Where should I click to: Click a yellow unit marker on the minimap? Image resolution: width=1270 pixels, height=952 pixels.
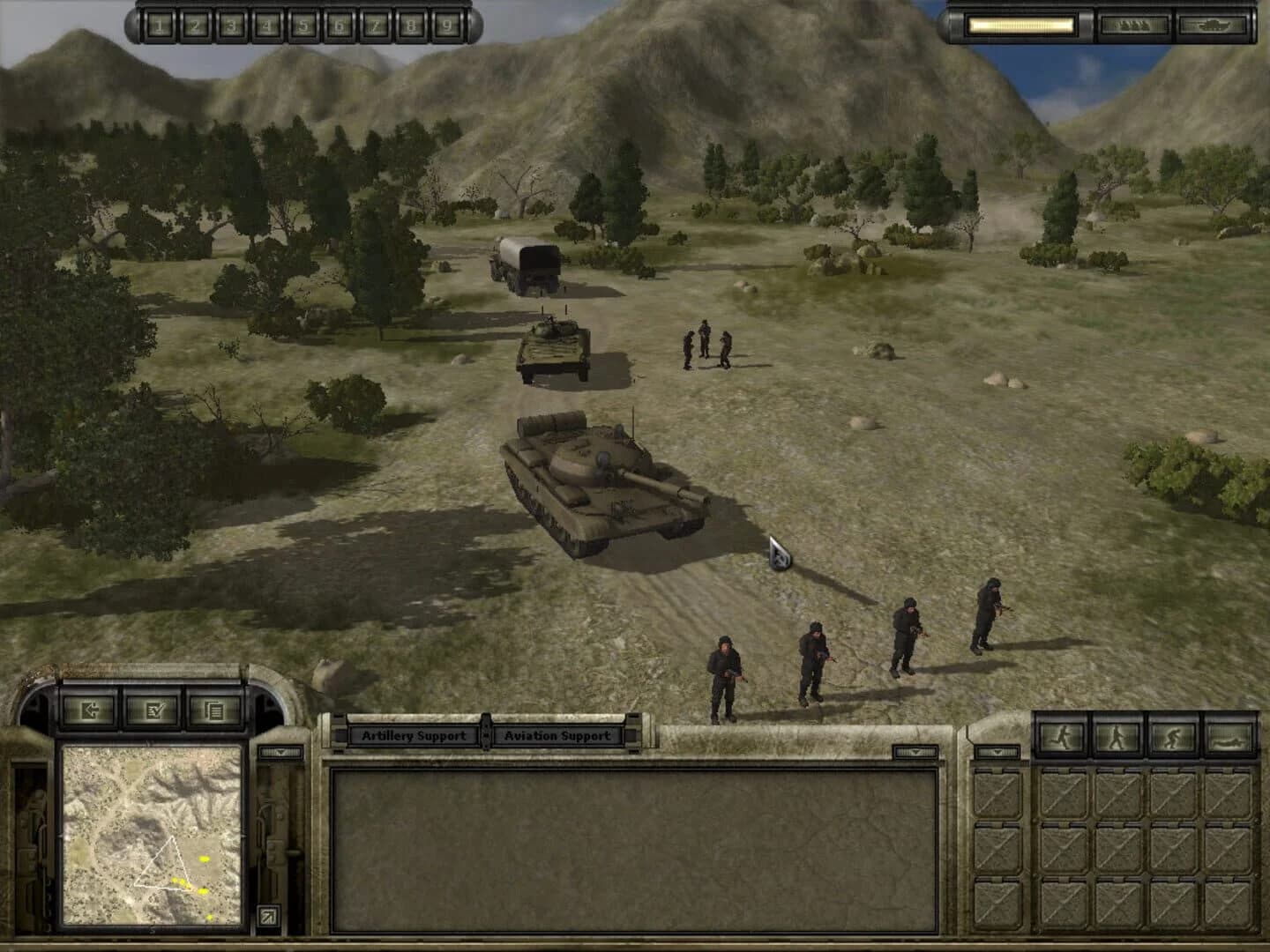click(204, 859)
